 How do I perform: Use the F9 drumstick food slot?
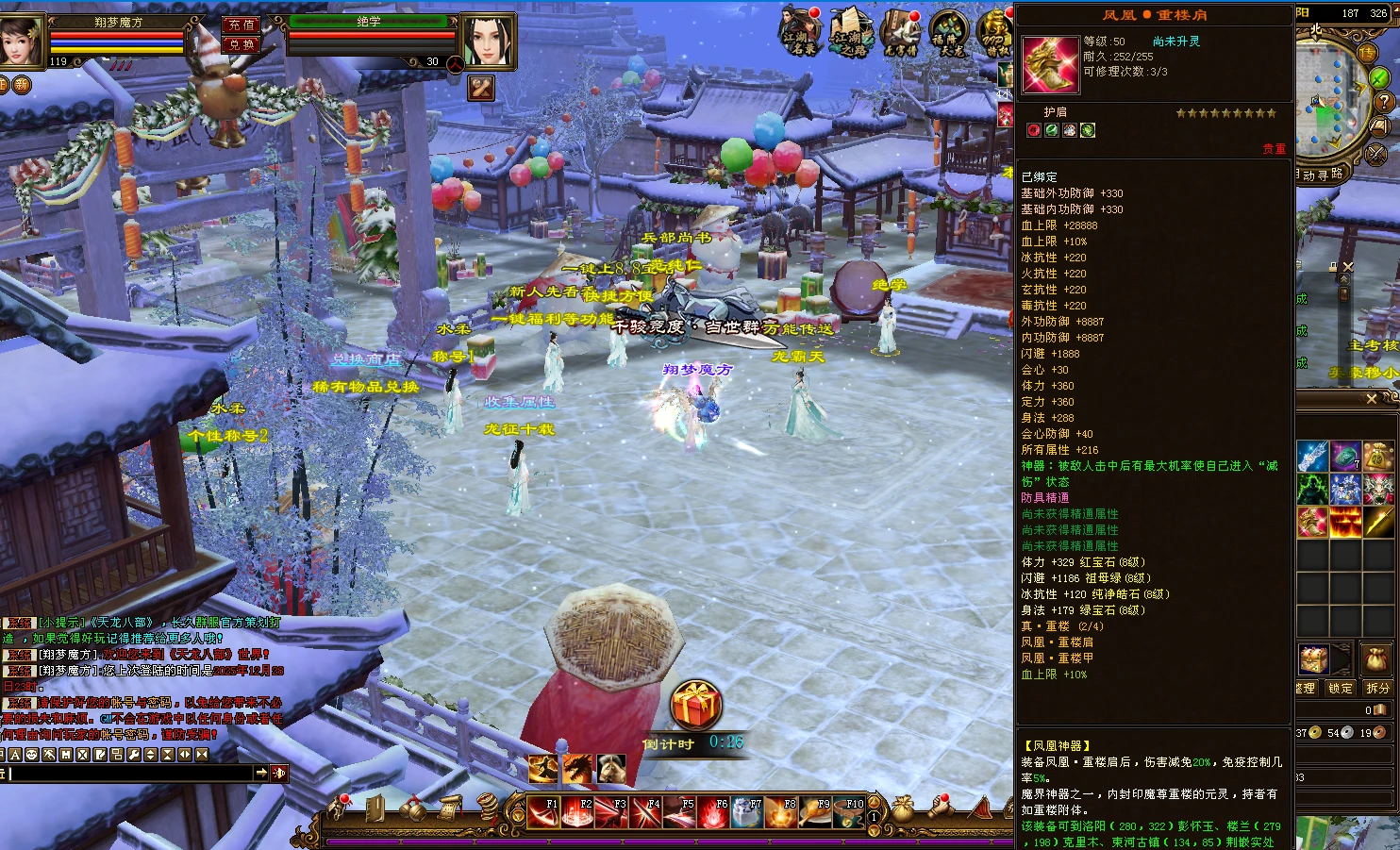pos(815,811)
